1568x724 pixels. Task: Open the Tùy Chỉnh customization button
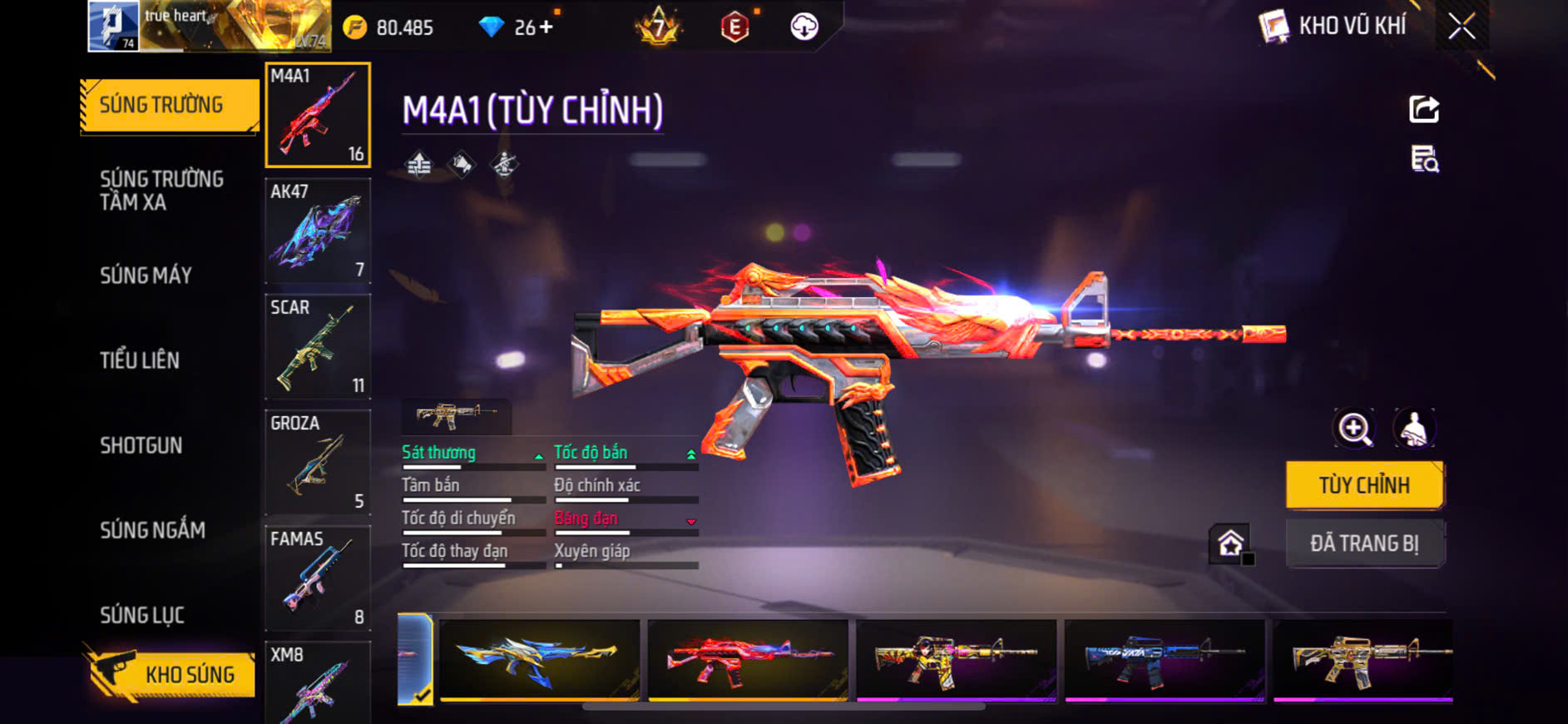point(1364,485)
